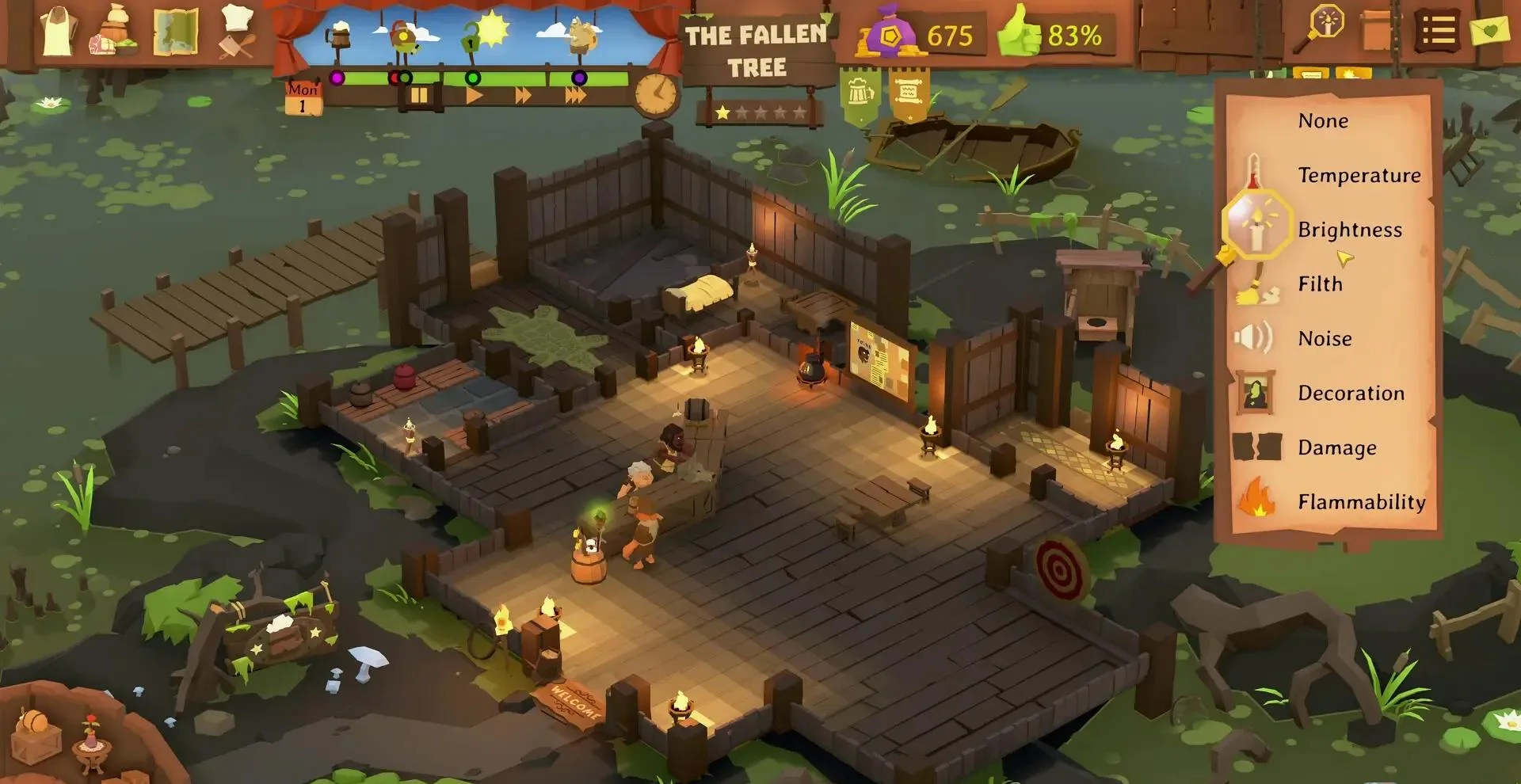The width and height of the screenshot is (1521, 784).
Task: Set game speed to triple fast-forward
Action: tap(576, 96)
